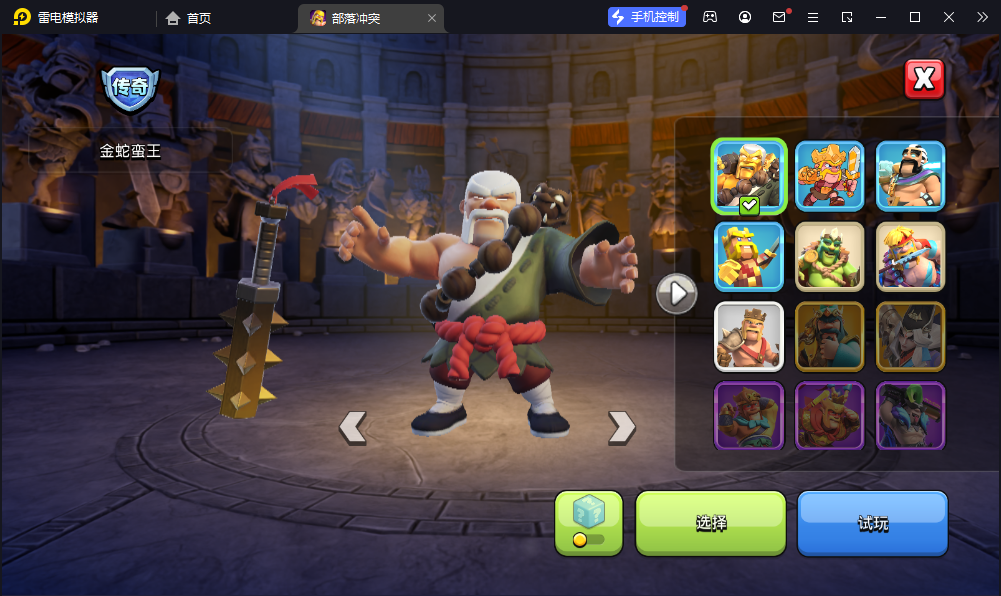Click the 手机控制 phone control button
This screenshot has width=1001, height=596.
[647, 17]
